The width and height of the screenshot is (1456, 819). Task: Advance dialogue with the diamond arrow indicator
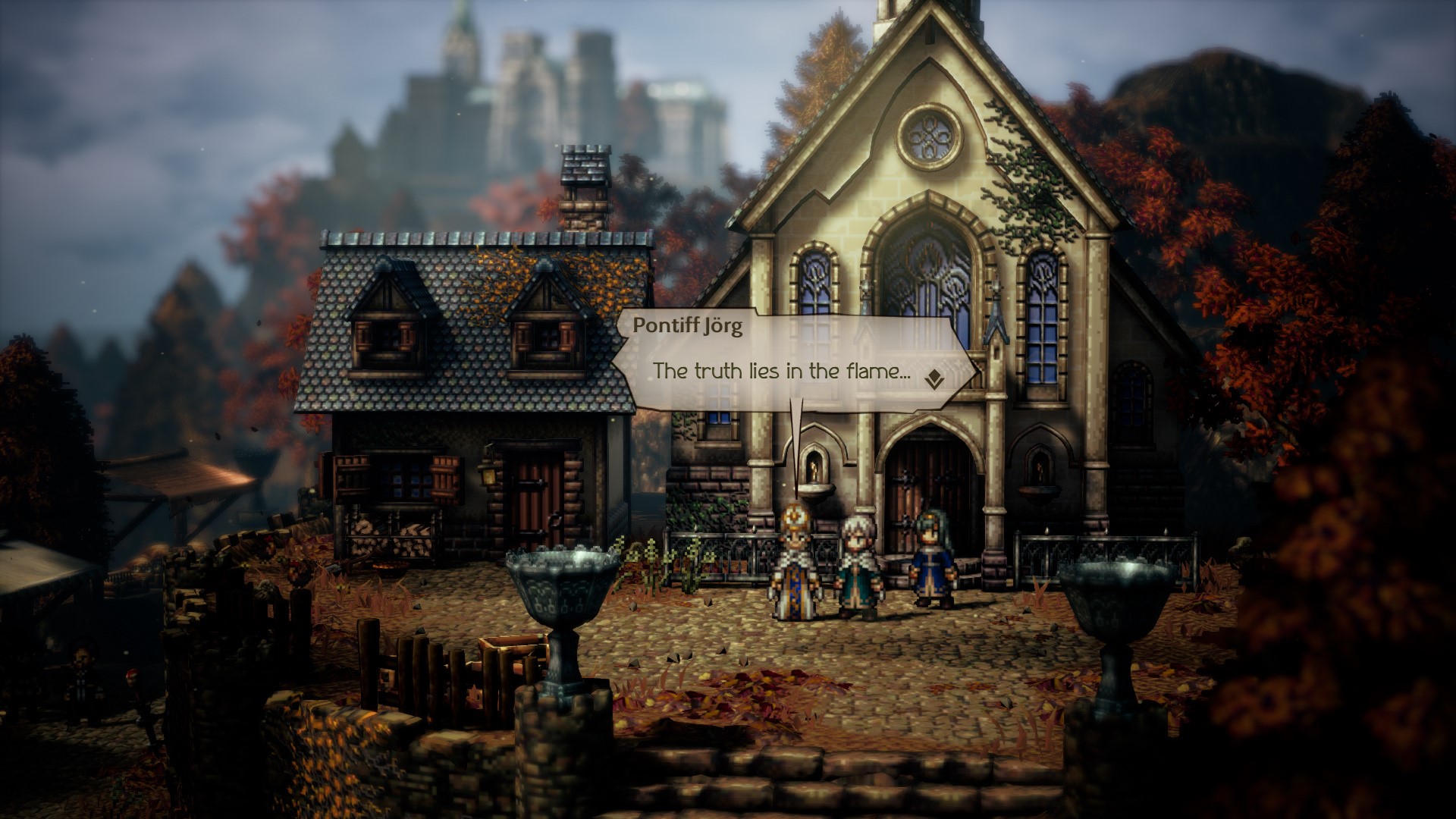(934, 378)
